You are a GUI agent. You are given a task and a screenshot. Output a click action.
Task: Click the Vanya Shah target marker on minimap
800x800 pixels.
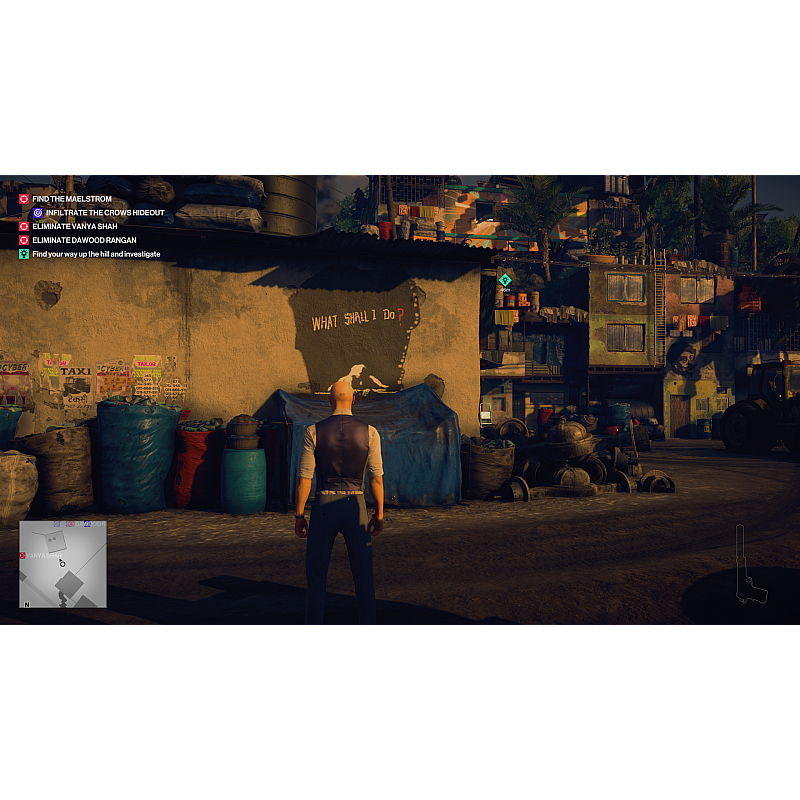23,555
